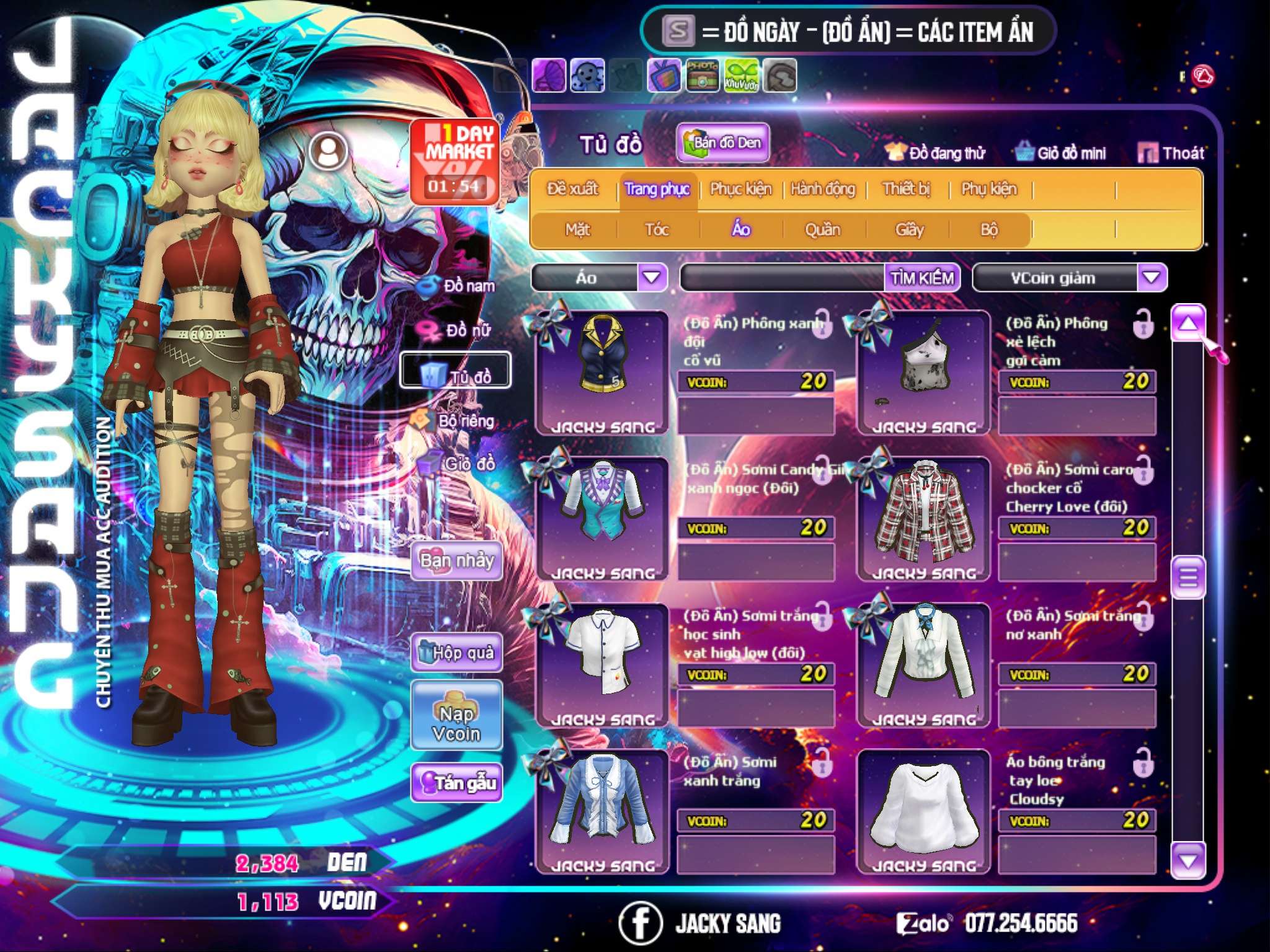Switch to the Phục kiện tab
The image size is (1270, 952).
[x=740, y=189]
